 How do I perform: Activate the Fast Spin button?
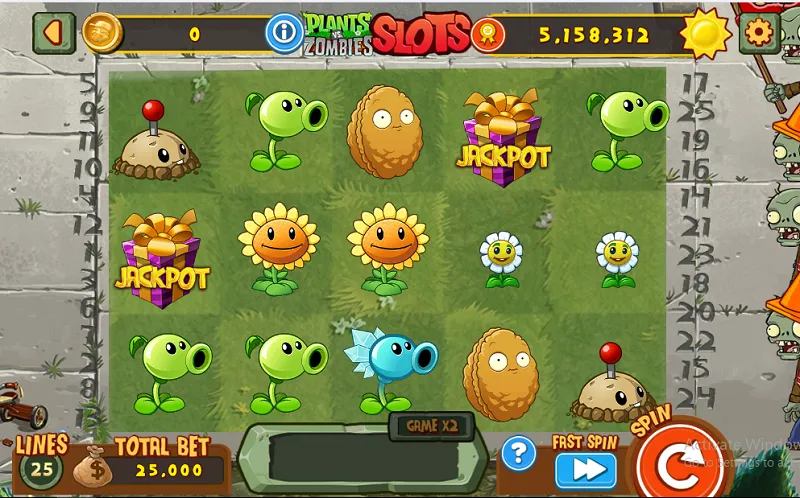(x=585, y=469)
